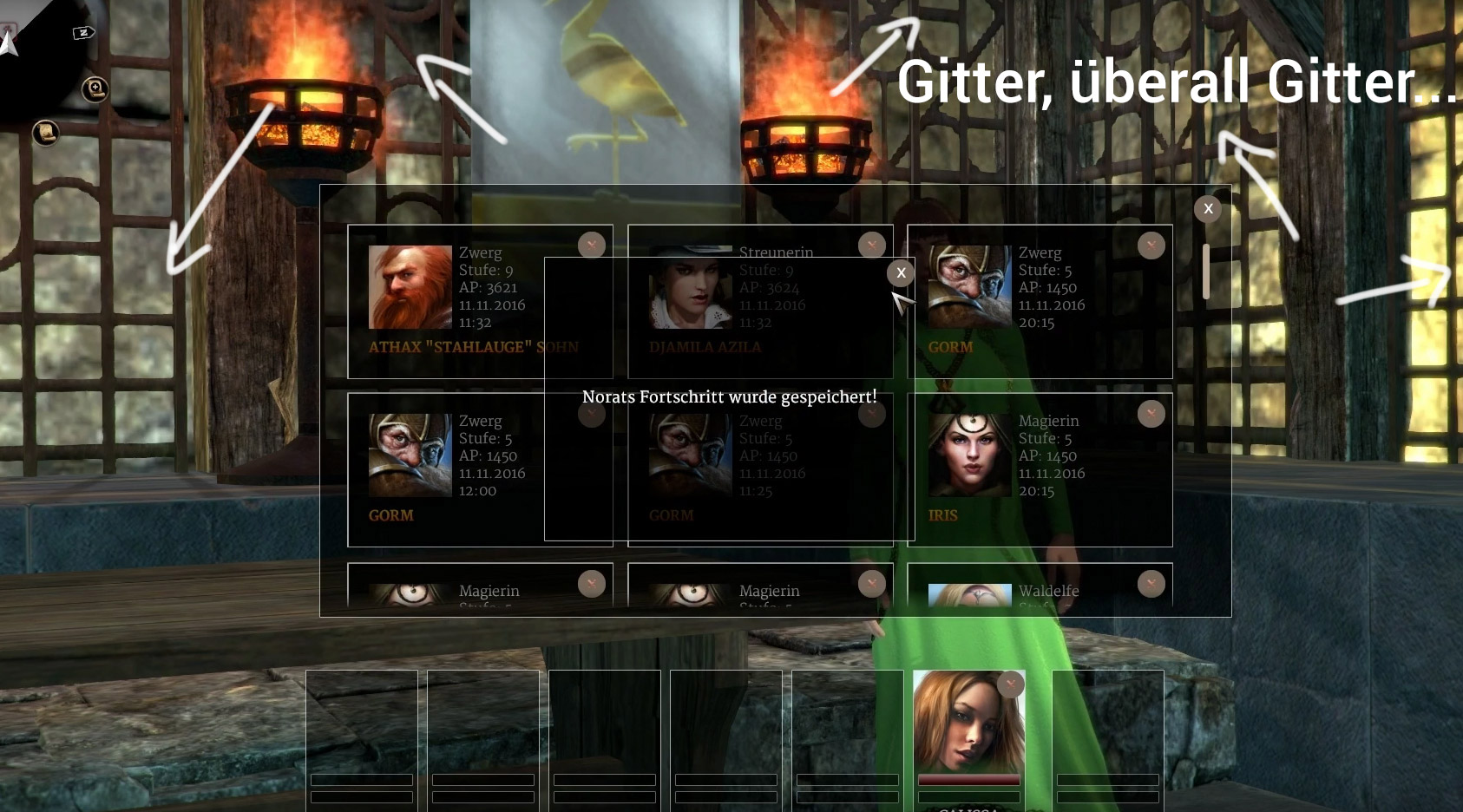Select the blonde woman party portrait

[x=967, y=724]
